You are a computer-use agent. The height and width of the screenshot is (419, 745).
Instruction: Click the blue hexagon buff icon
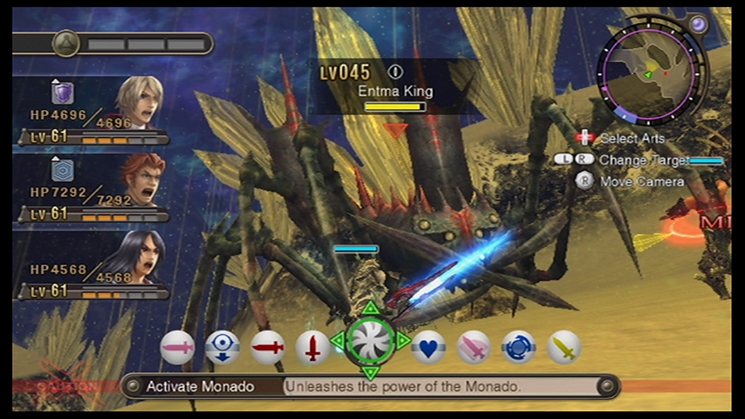pos(62,171)
